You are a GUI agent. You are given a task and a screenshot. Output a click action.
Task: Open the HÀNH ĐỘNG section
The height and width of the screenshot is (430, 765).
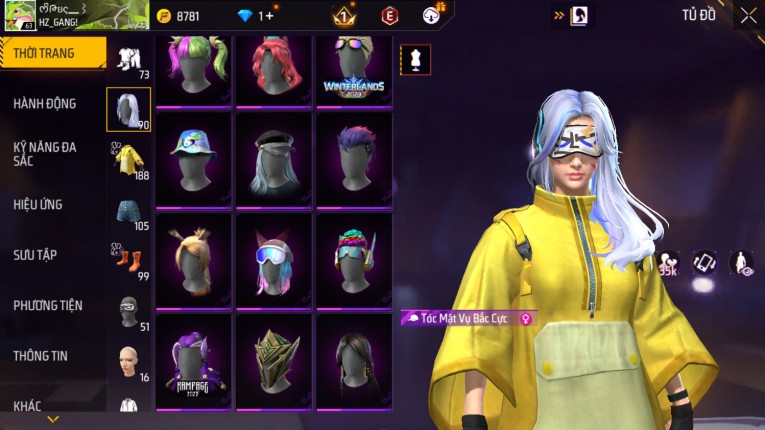click(45, 103)
